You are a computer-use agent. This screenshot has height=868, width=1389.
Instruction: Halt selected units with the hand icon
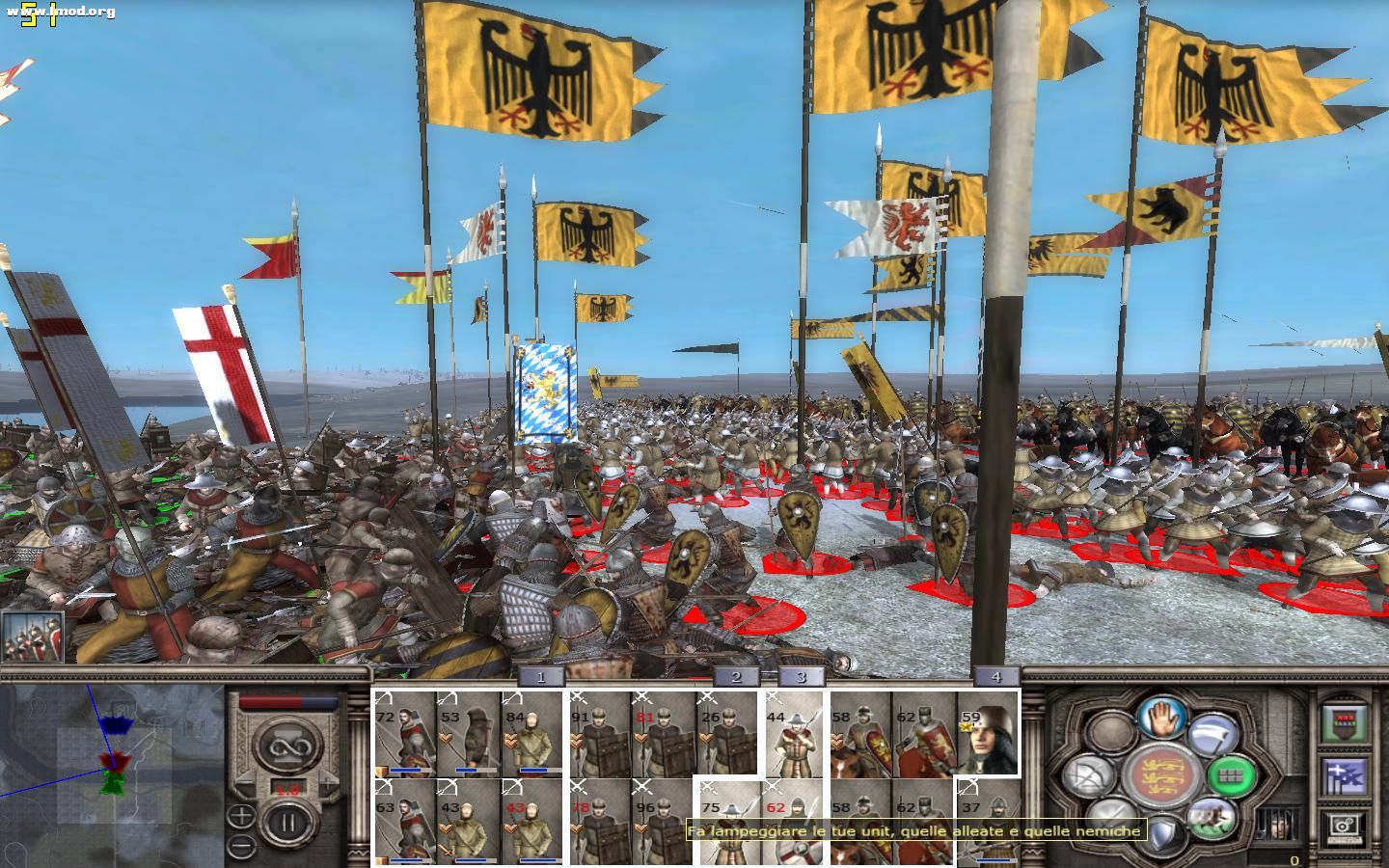[1160, 718]
